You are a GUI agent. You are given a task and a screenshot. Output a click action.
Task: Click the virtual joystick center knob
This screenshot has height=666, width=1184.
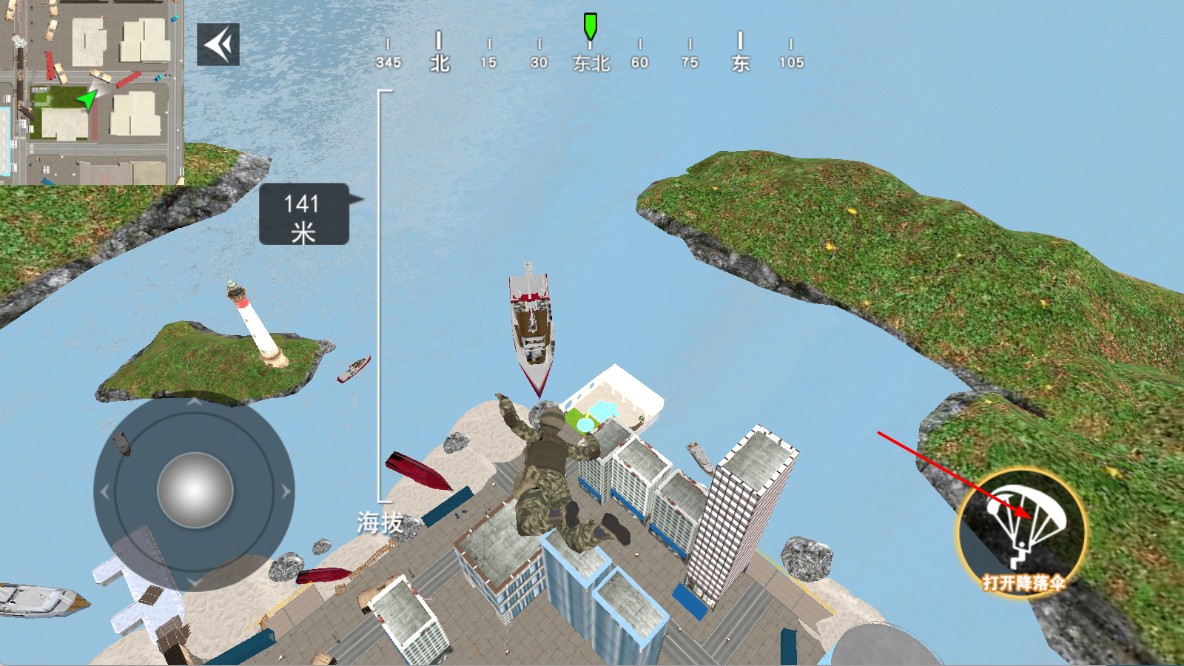click(194, 490)
